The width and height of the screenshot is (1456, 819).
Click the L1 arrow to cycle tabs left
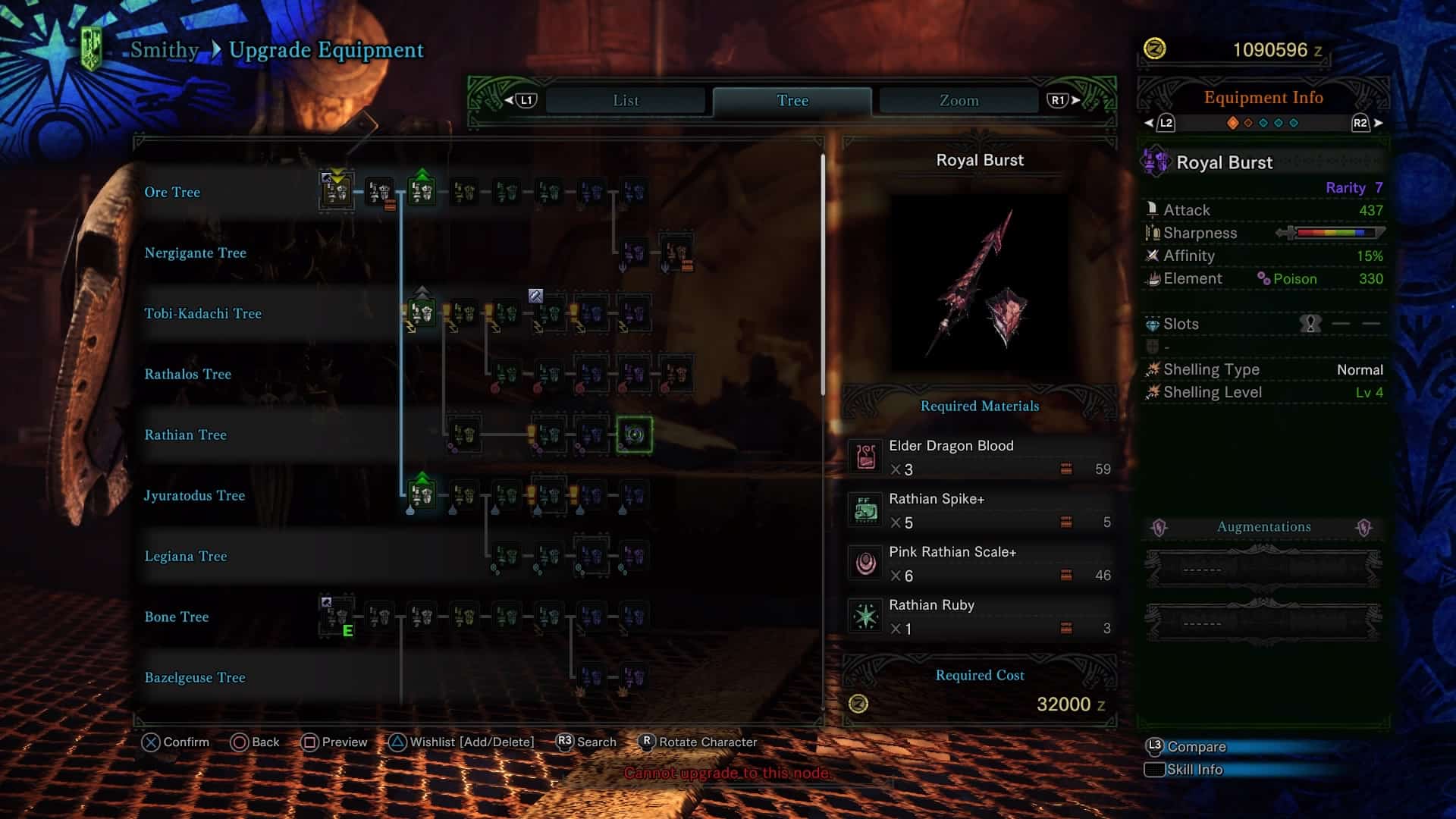coord(516,99)
